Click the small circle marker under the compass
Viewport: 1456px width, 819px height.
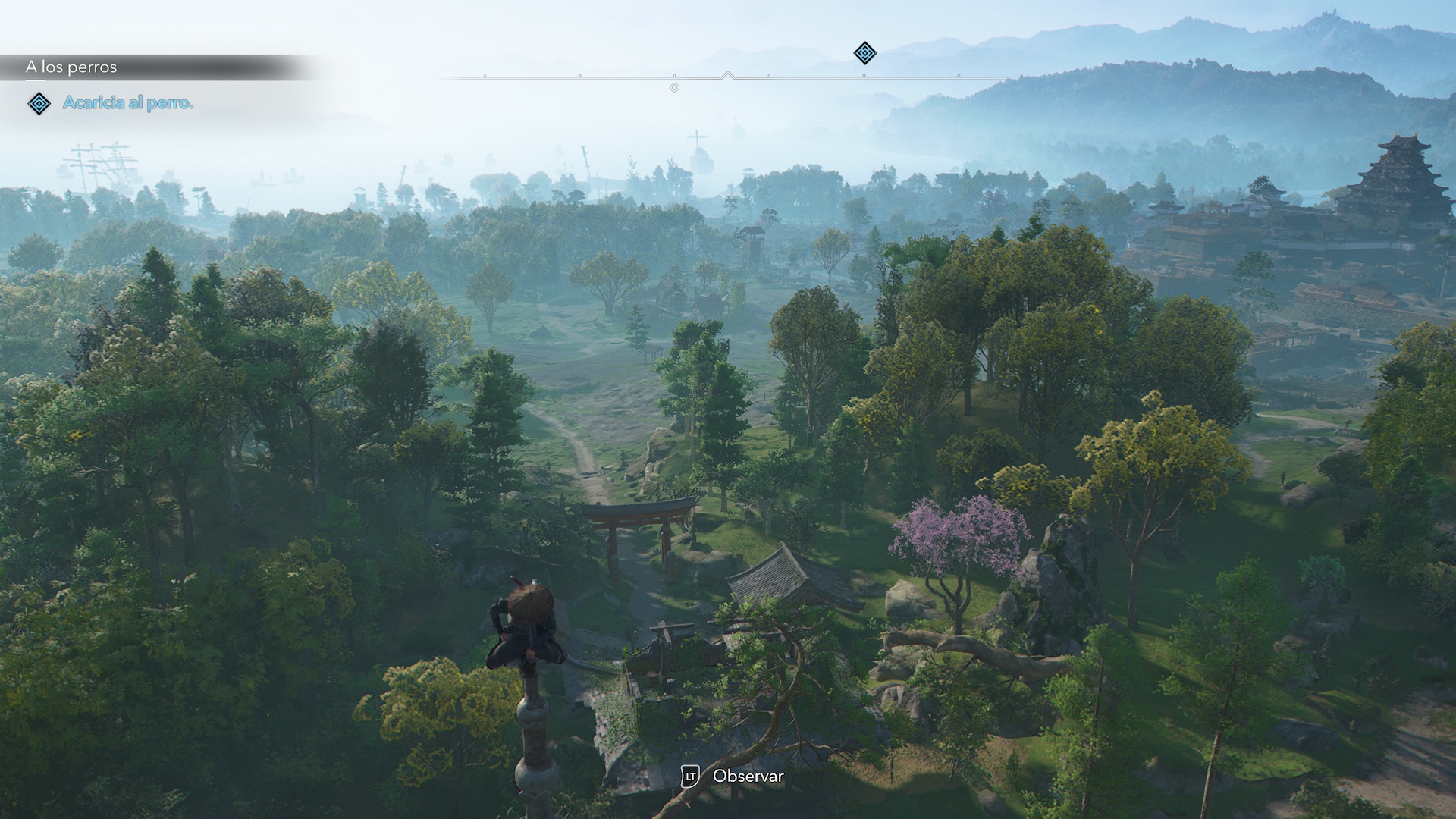point(674,88)
